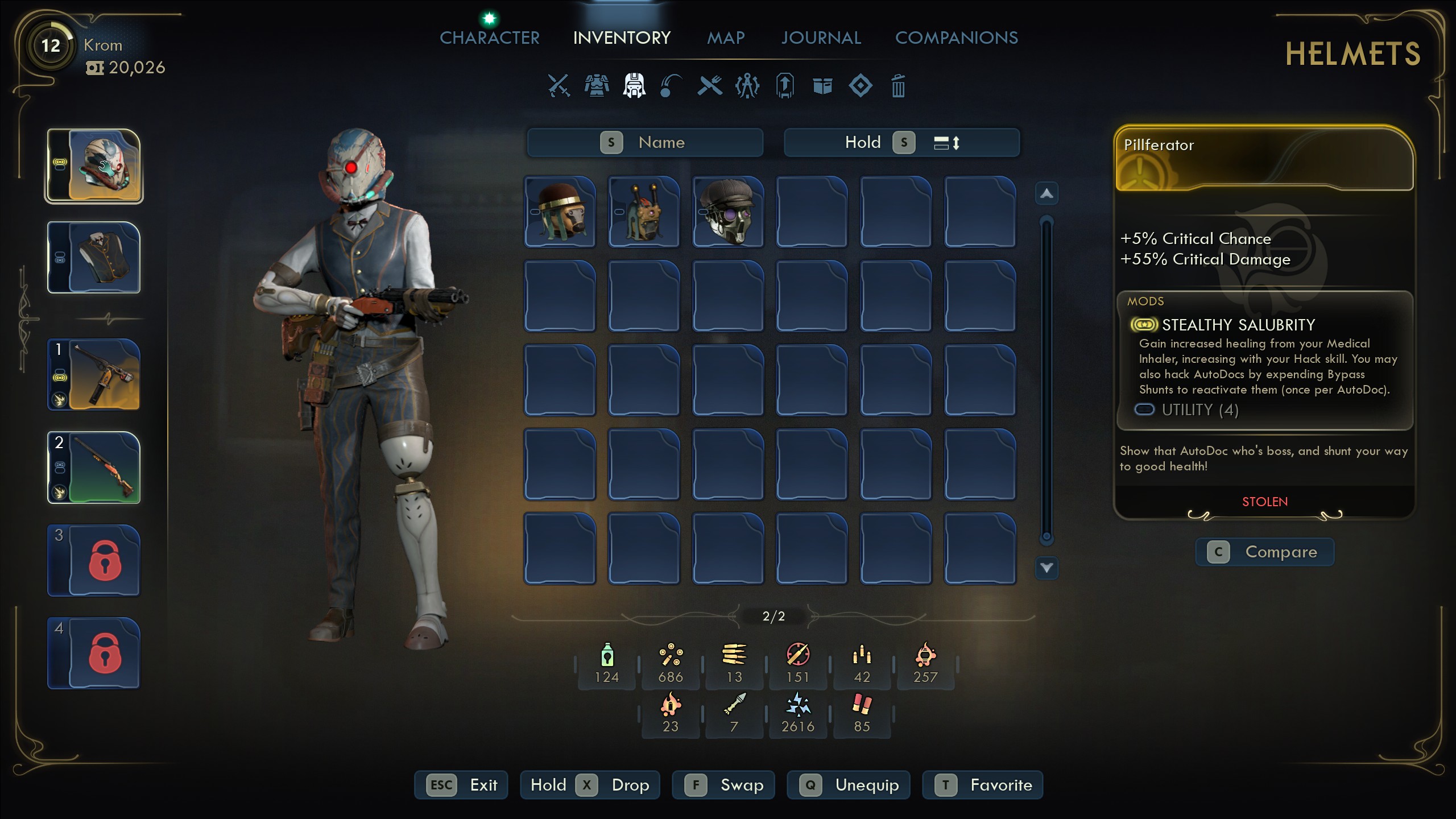Compare the Pillferator helmet
The width and height of the screenshot is (1456, 819).
[1265, 552]
